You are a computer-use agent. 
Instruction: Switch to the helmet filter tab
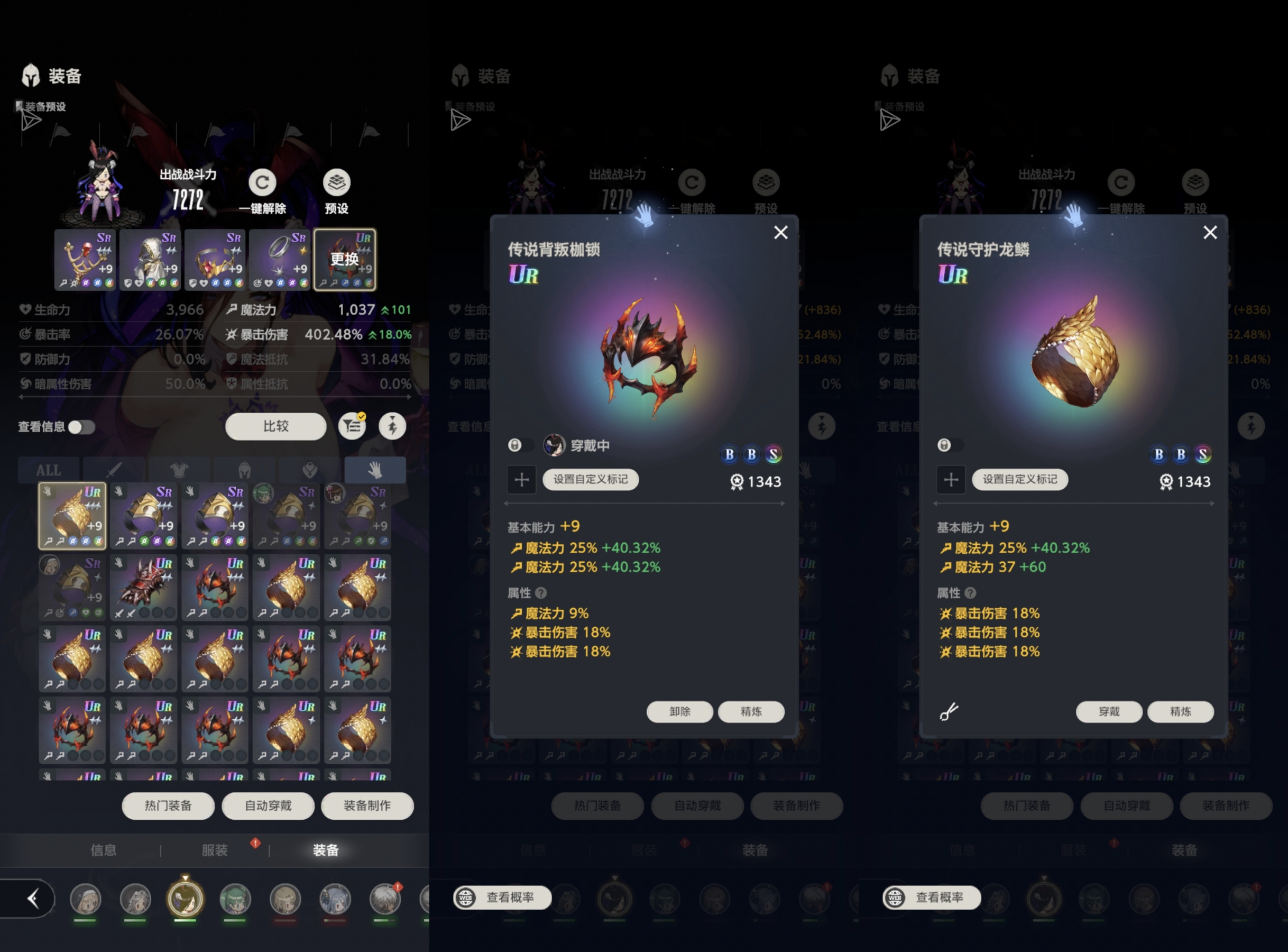click(x=245, y=471)
